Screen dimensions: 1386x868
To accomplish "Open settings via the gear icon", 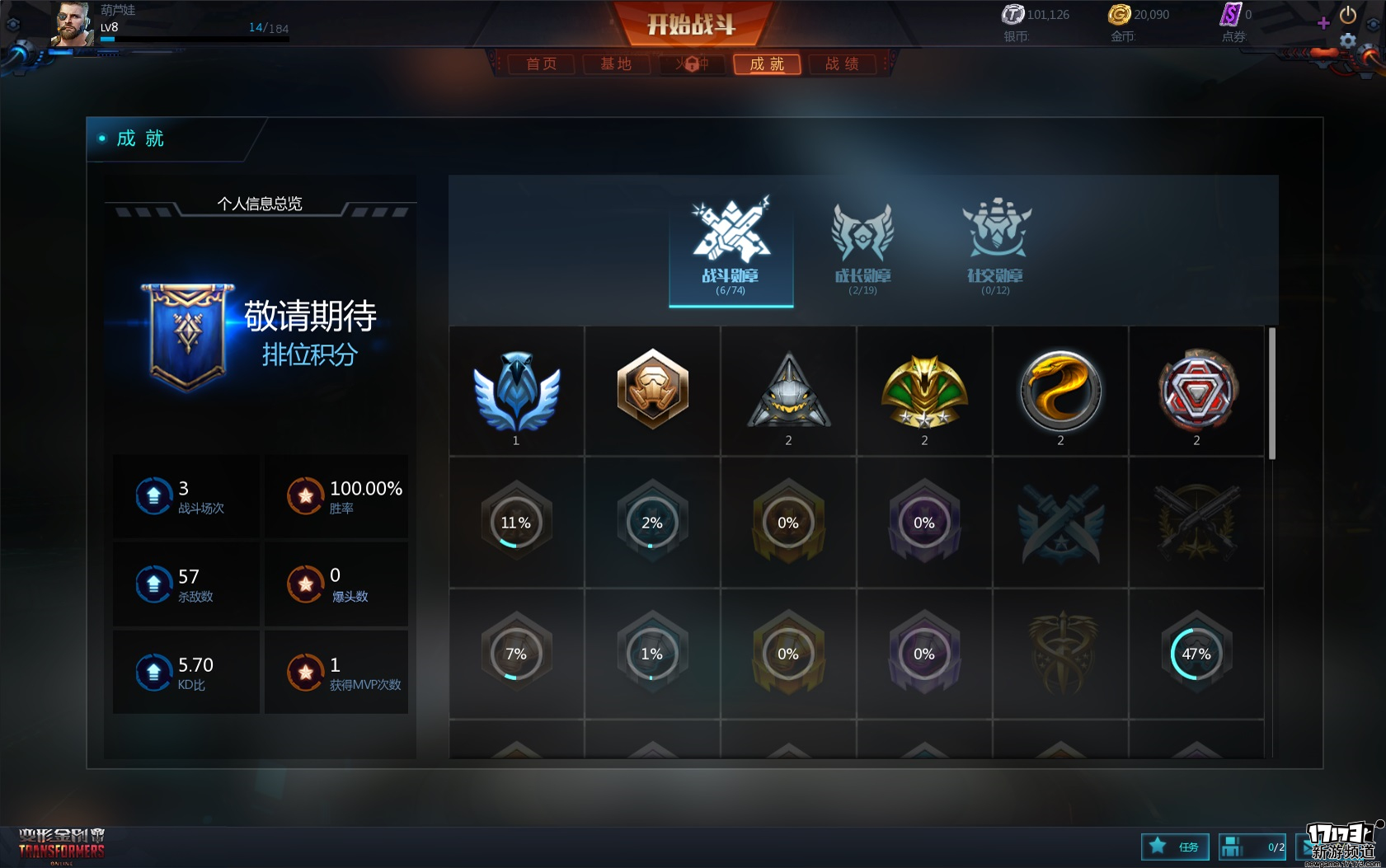I will tap(1347, 40).
